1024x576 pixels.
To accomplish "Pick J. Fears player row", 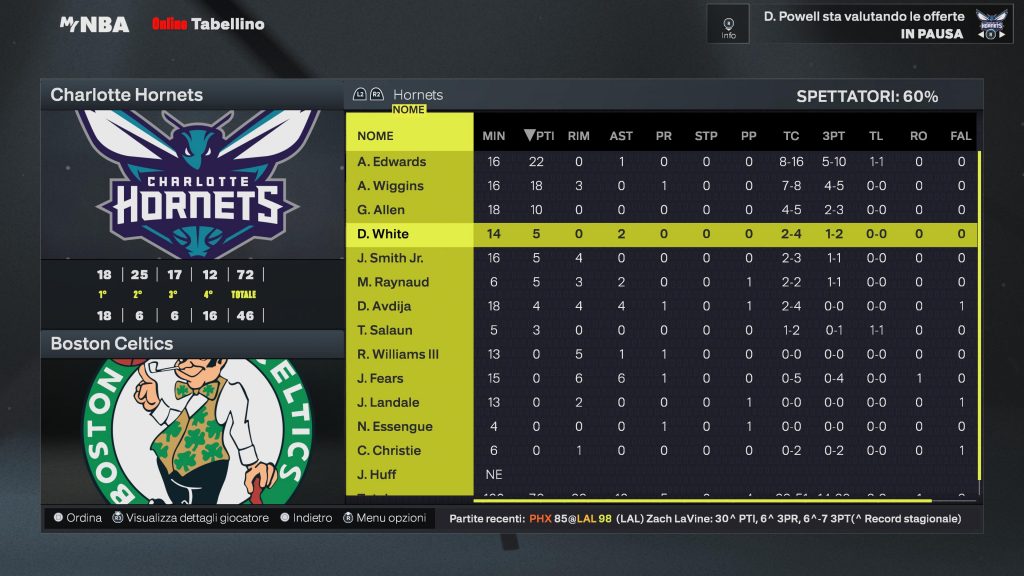I will point(381,378).
